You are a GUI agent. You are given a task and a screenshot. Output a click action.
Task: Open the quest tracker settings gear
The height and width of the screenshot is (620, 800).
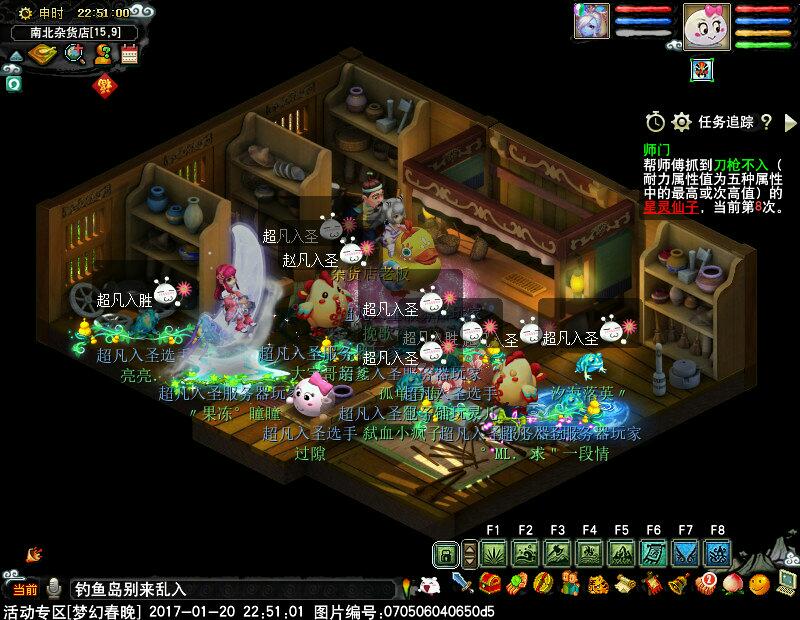coord(682,122)
